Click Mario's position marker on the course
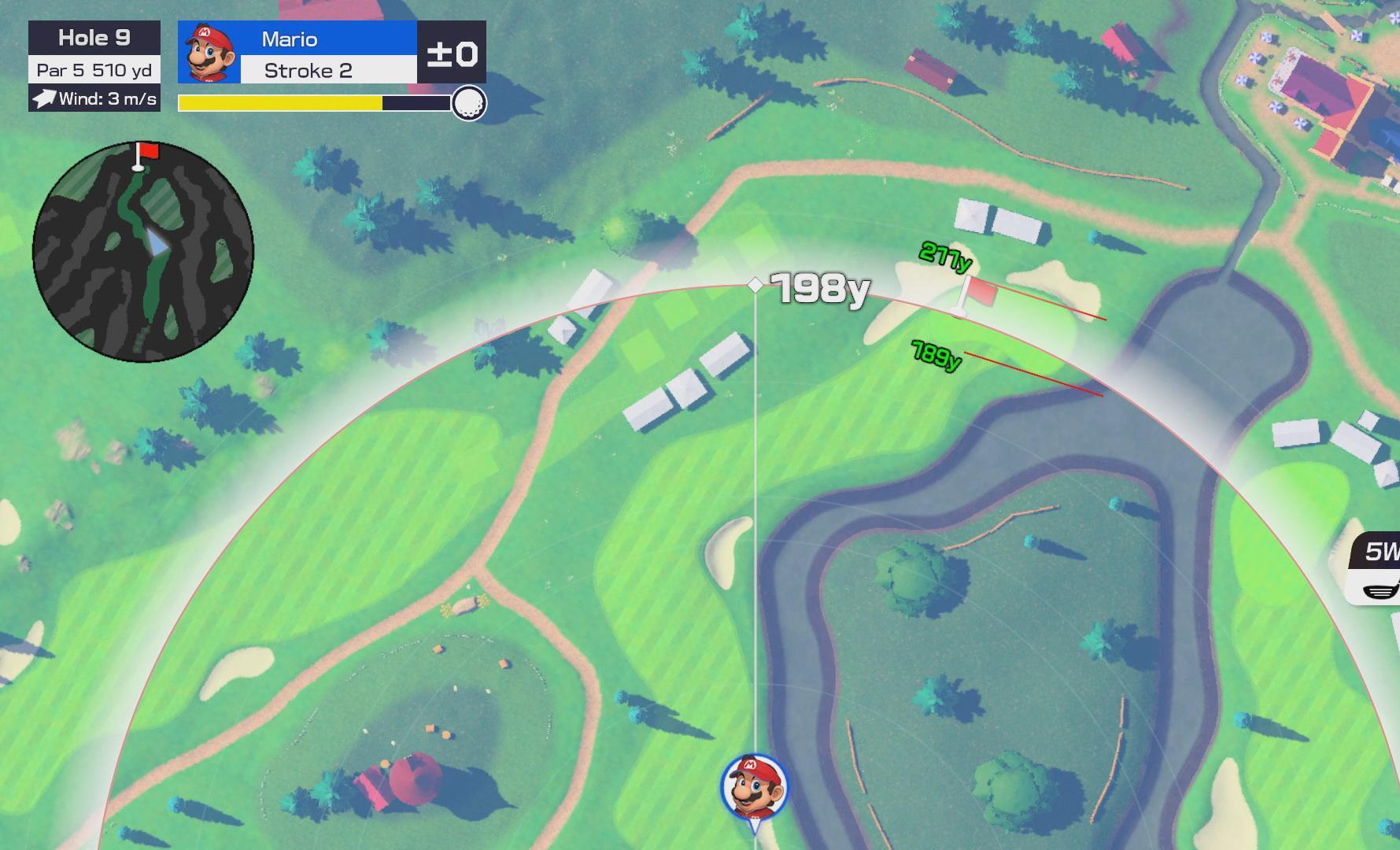 [754, 787]
